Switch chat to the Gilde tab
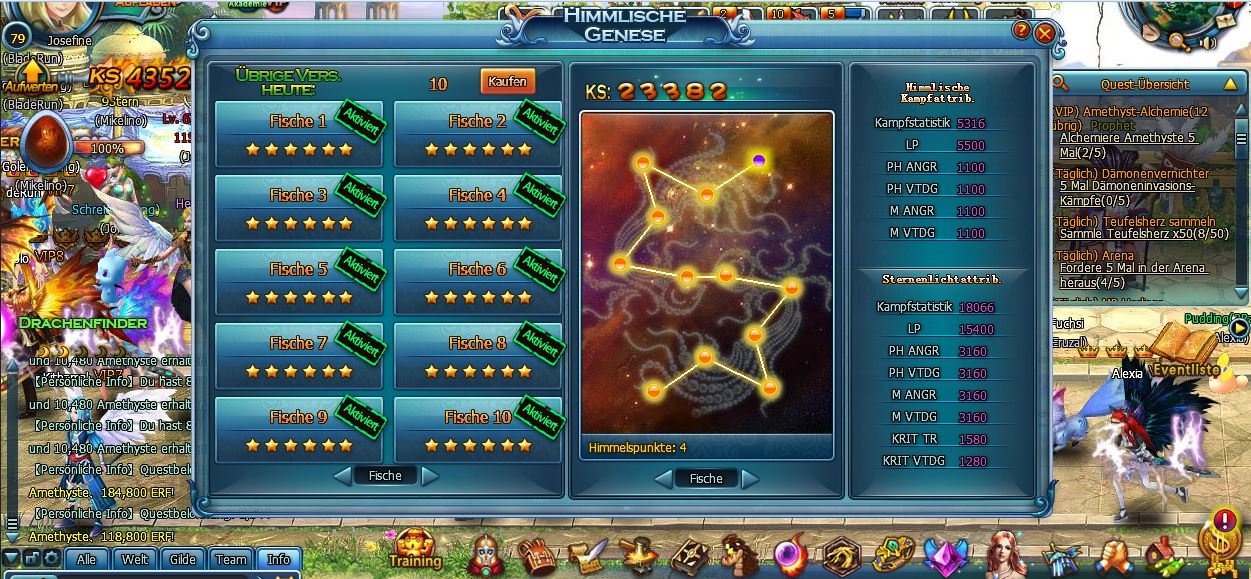Image resolution: width=1251 pixels, height=579 pixels. tap(183, 560)
